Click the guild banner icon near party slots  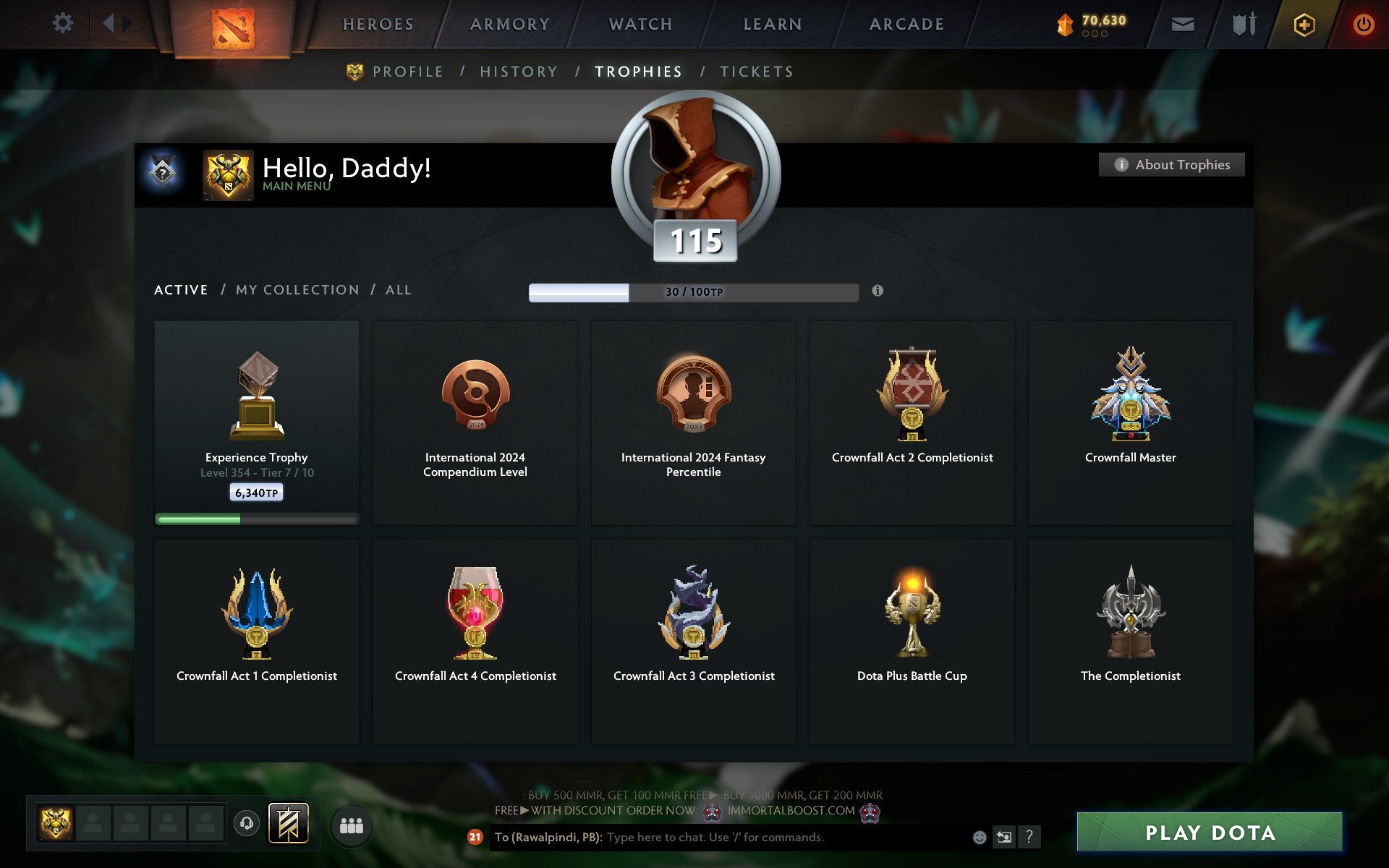[287, 822]
